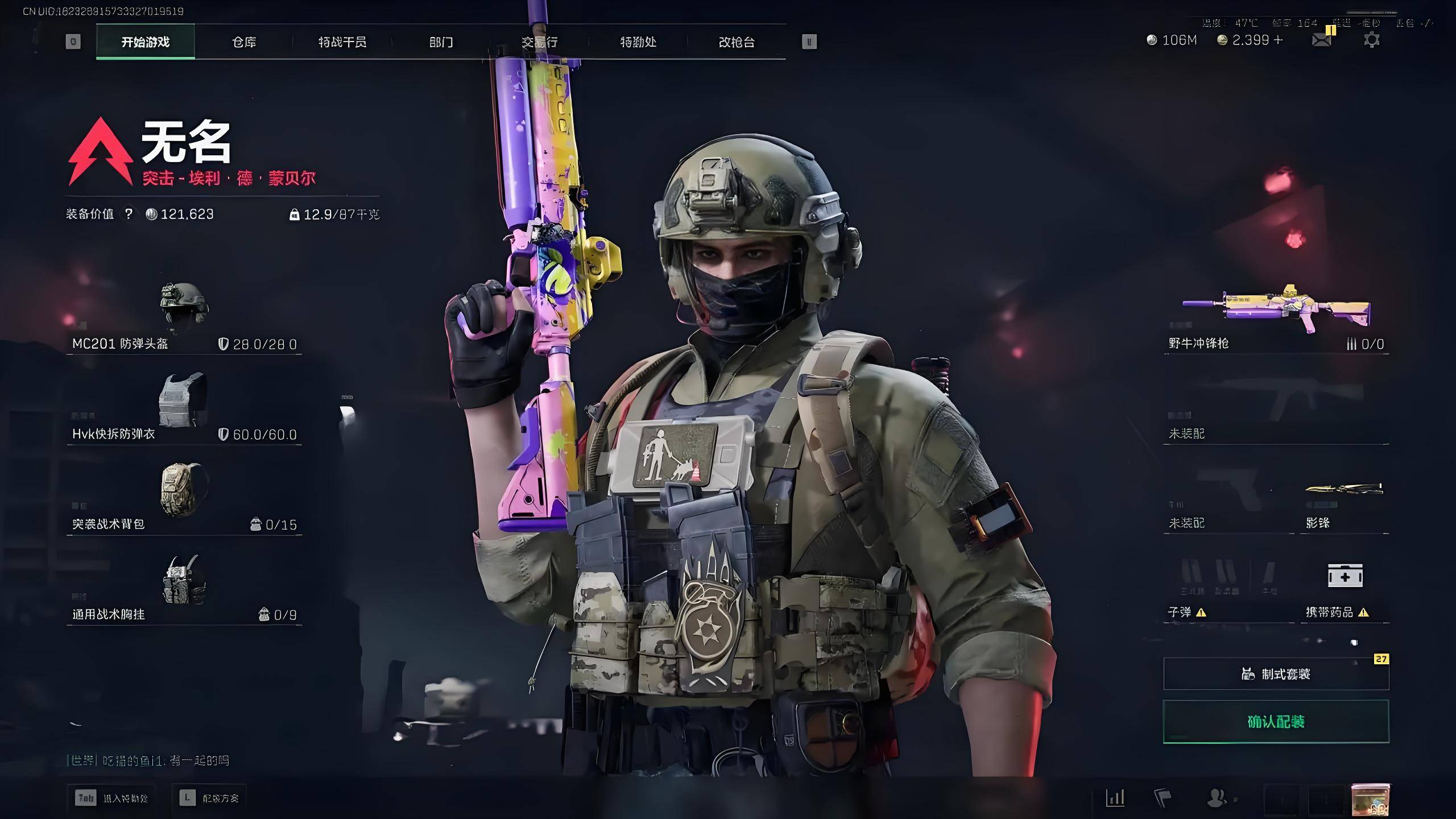The width and height of the screenshot is (1456, 819).
Task: Open the 部门 department tab
Action: pyautogui.click(x=441, y=42)
